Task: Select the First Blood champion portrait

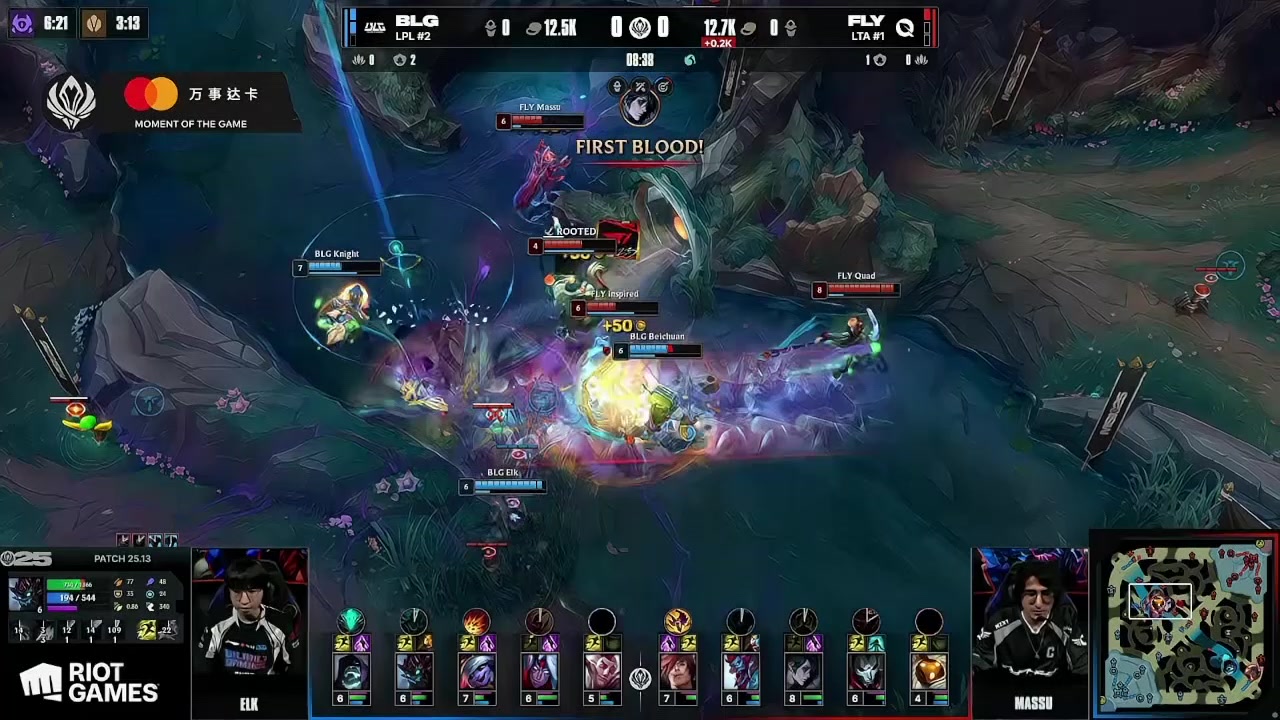Action: tap(640, 104)
